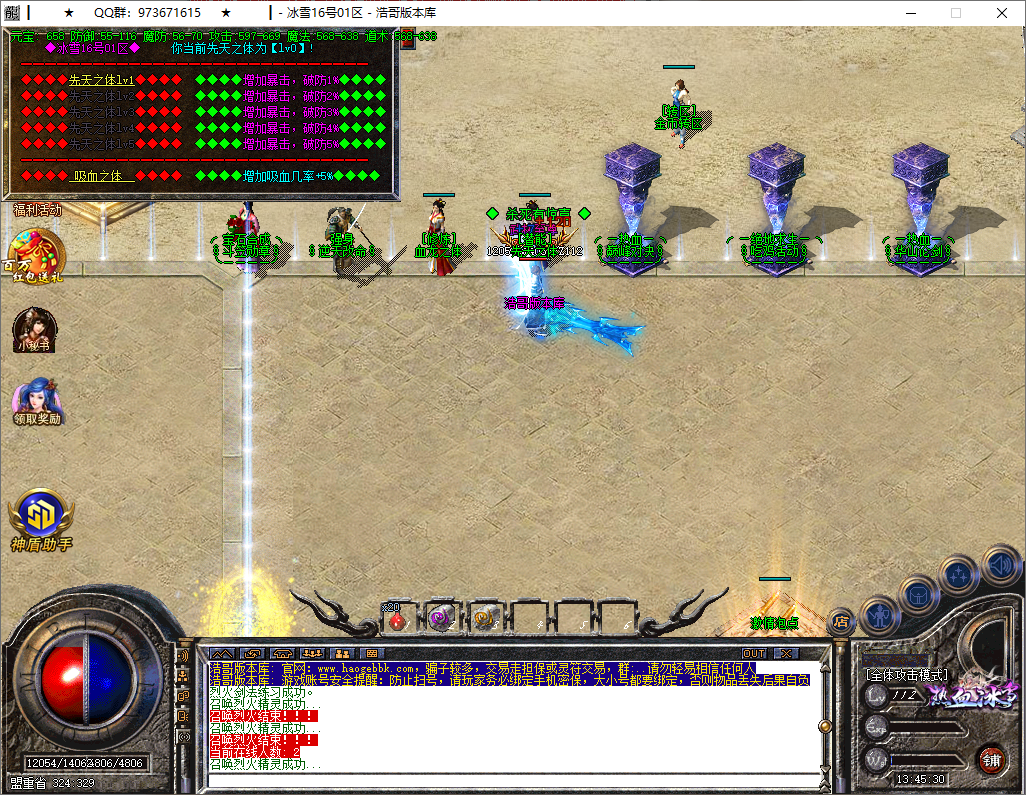Select the purple swirl hotbar item
This screenshot has height=795, width=1026.
(441, 620)
